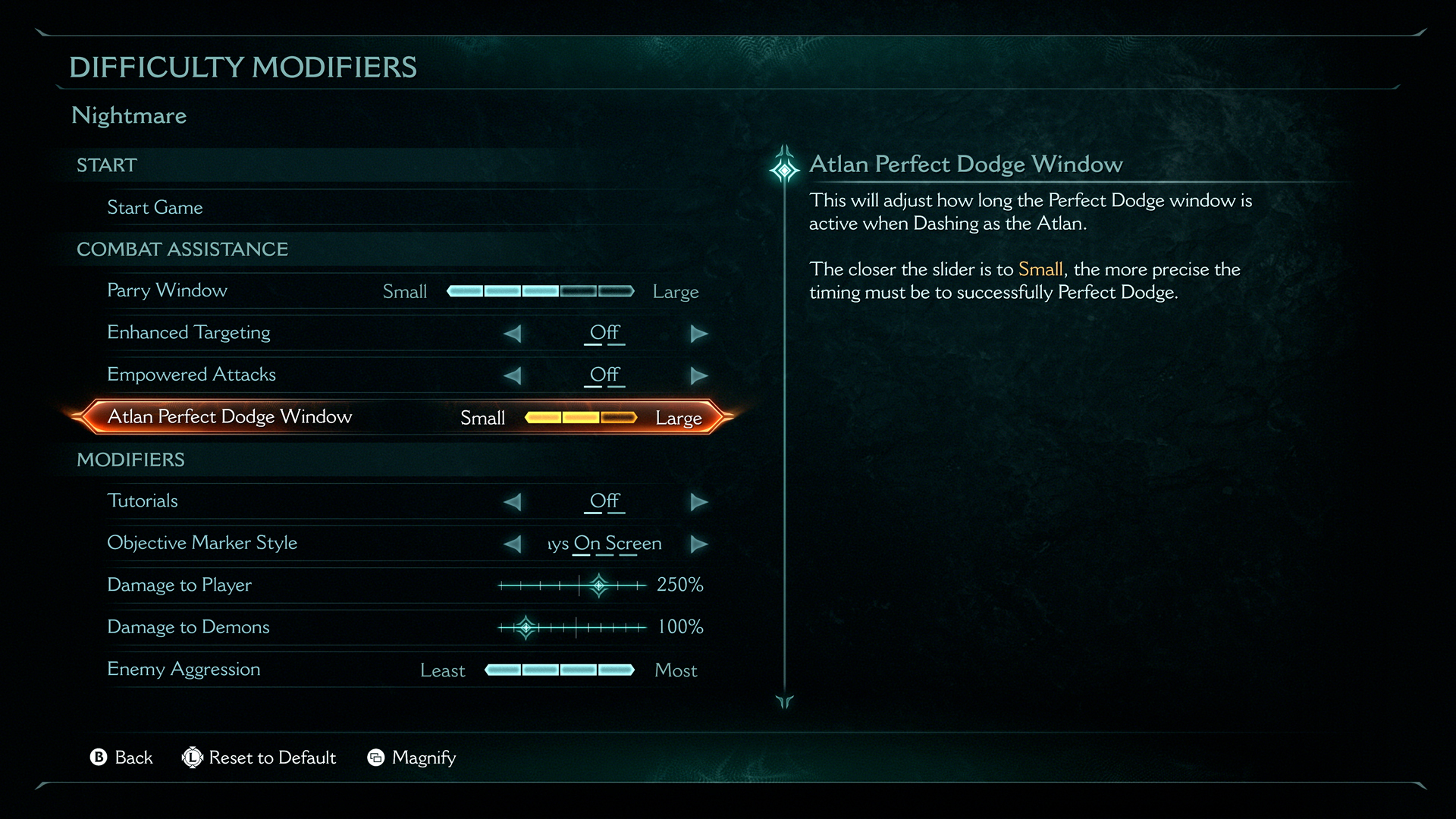Go Back from Difficulty Modifiers
This screenshot has height=819, width=1456.
(121, 758)
